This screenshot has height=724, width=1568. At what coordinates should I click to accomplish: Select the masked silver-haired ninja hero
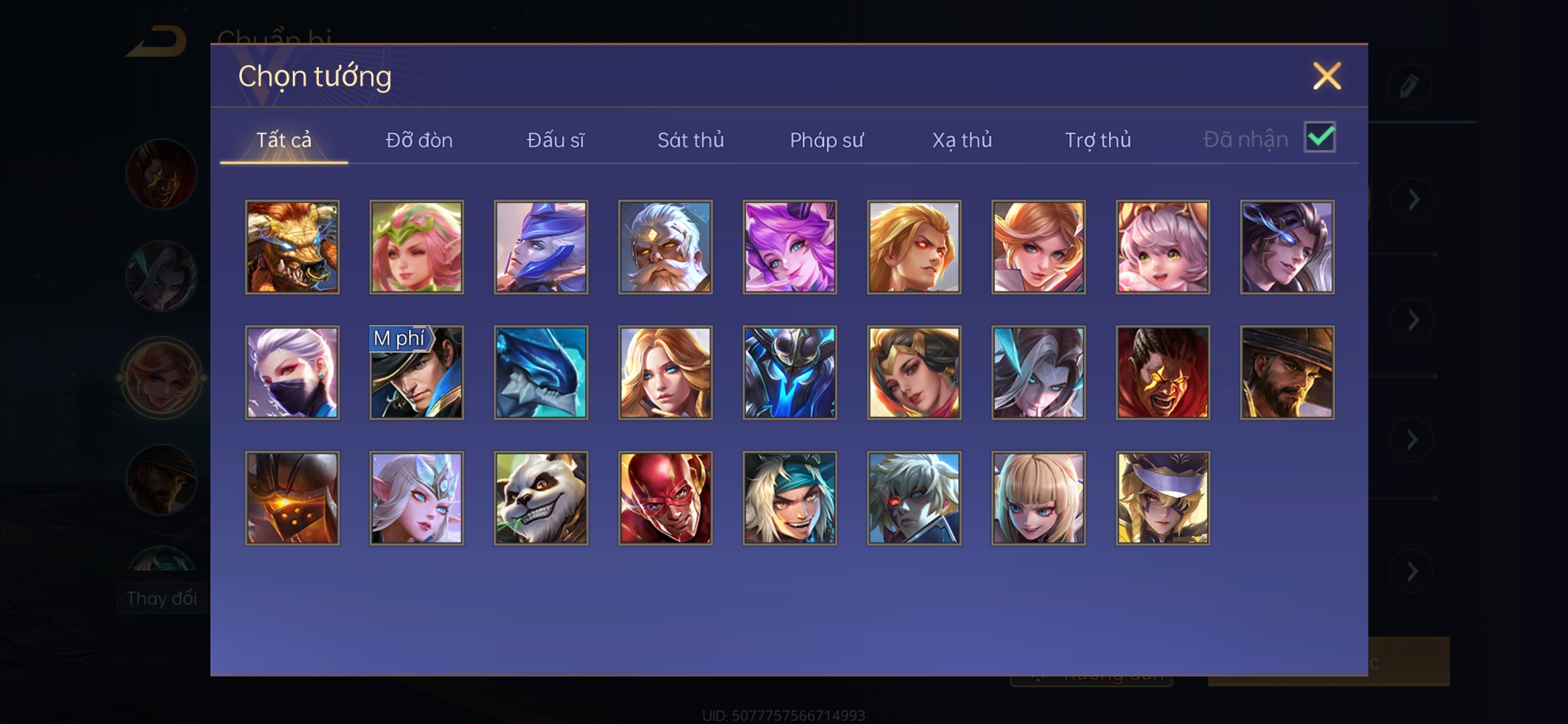[292, 373]
